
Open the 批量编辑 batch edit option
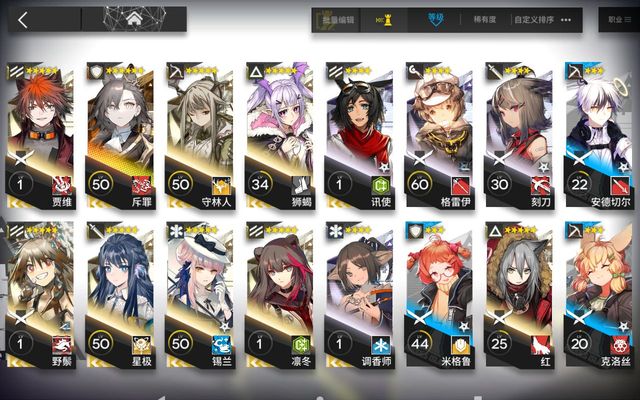point(332,19)
